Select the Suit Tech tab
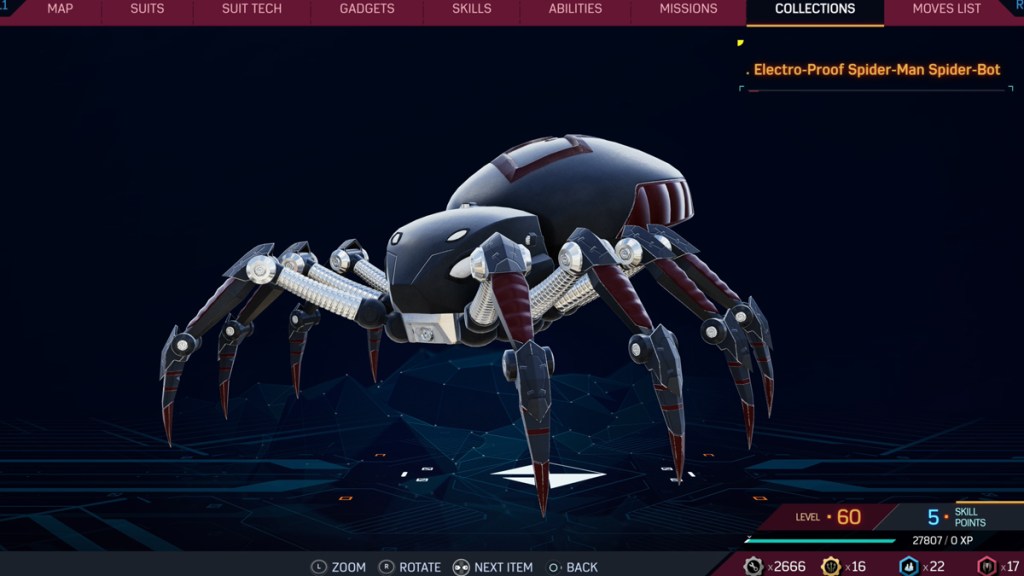The height and width of the screenshot is (576, 1024). coord(252,9)
